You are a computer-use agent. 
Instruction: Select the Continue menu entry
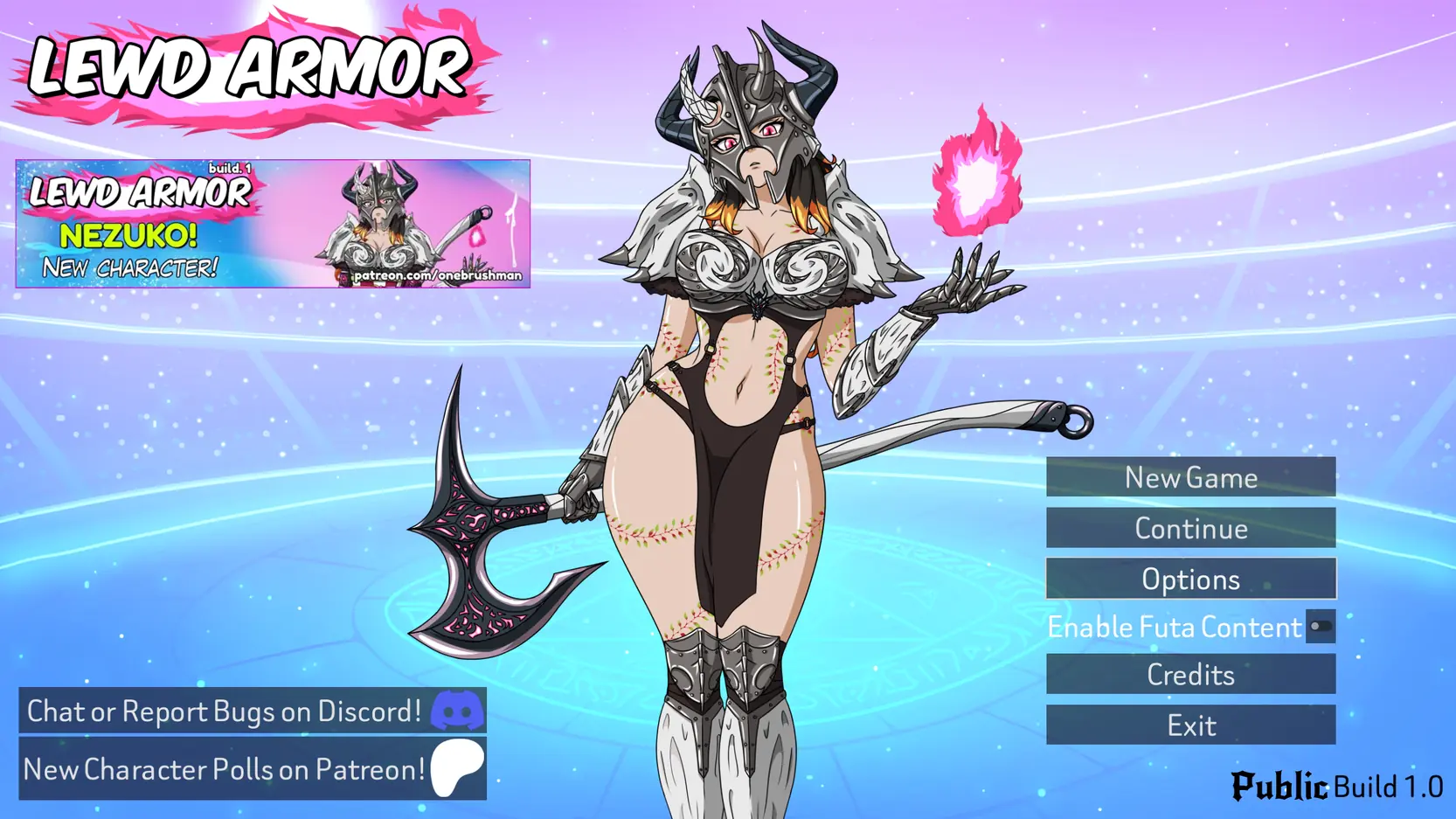pyautogui.click(x=1190, y=528)
